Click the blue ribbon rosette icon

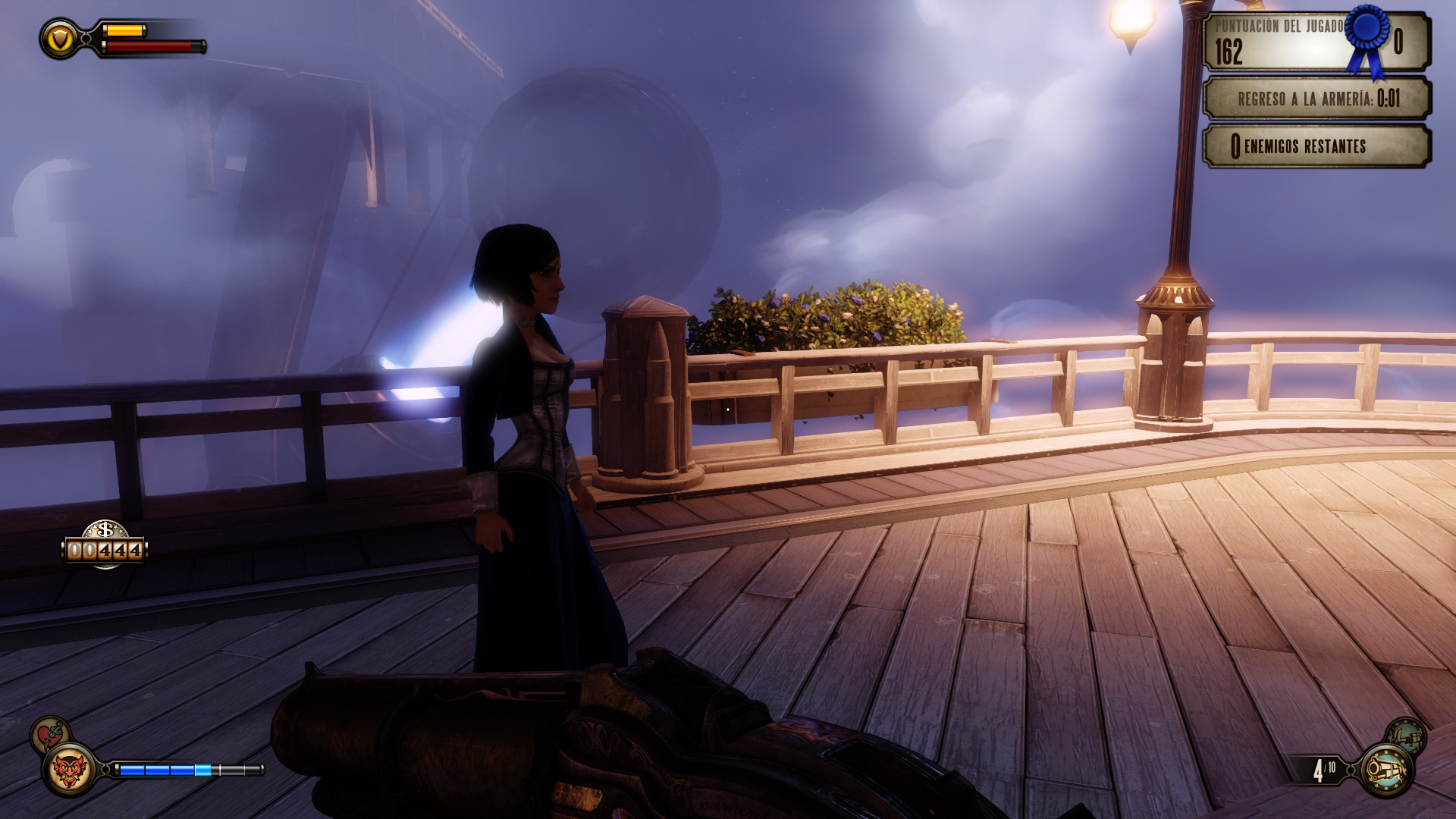click(x=1367, y=38)
